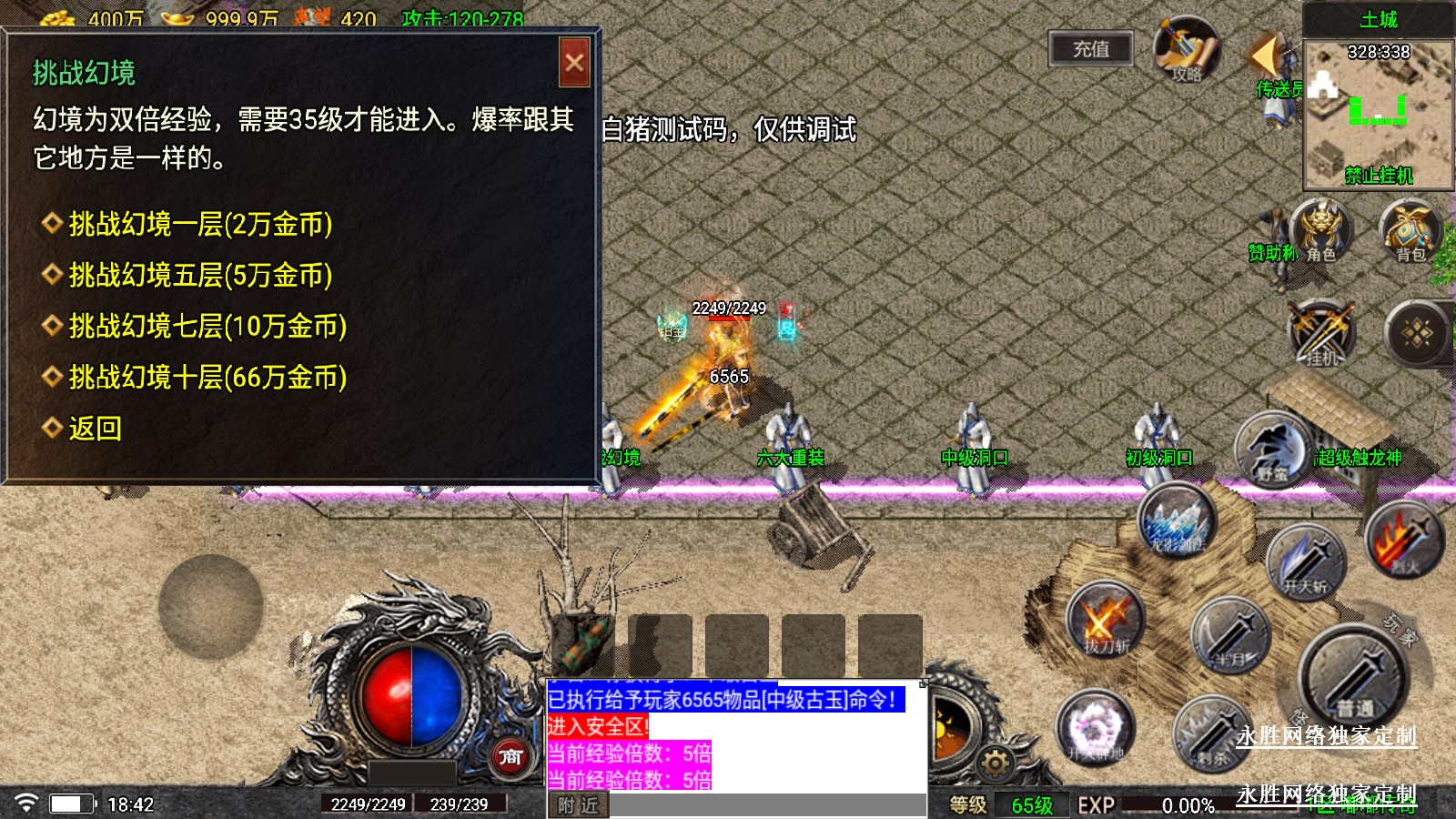Pick 挑战幻境七层 (10万金币) option
The height and width of the screenshot is (819, 1456).
(207, 326)
